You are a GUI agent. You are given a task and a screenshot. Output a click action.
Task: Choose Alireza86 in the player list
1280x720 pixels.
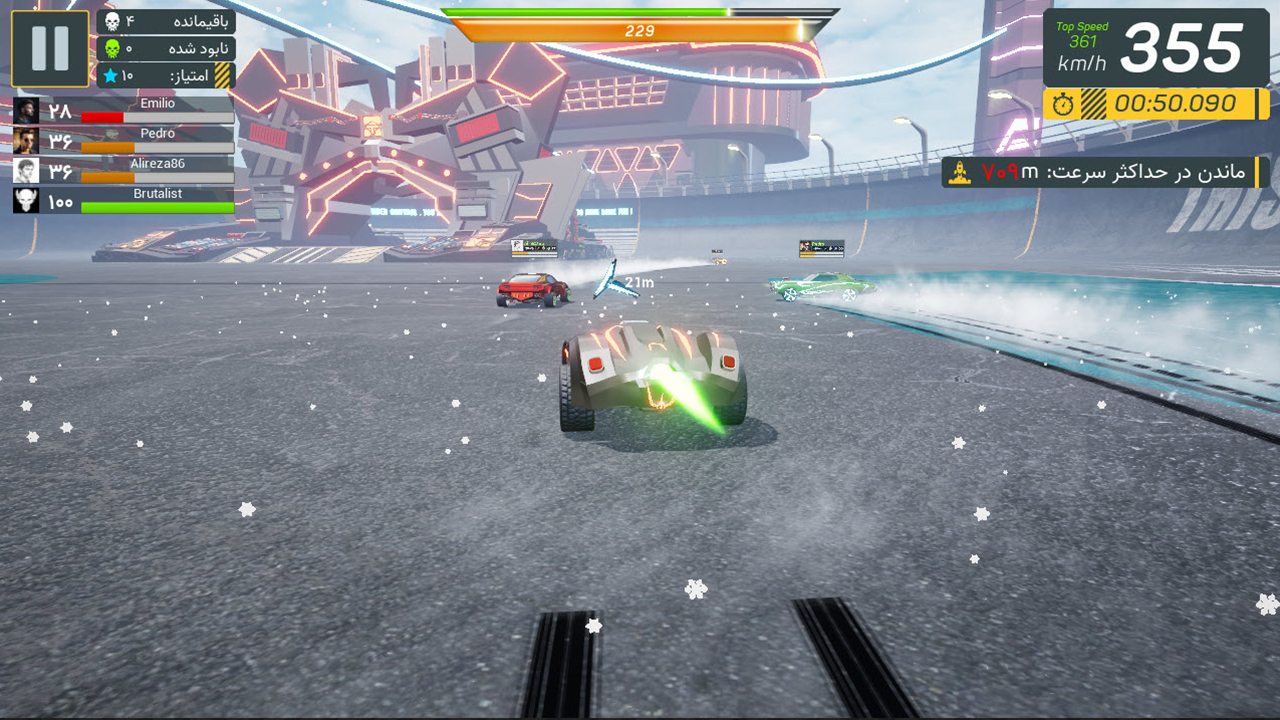click(124, 171)
